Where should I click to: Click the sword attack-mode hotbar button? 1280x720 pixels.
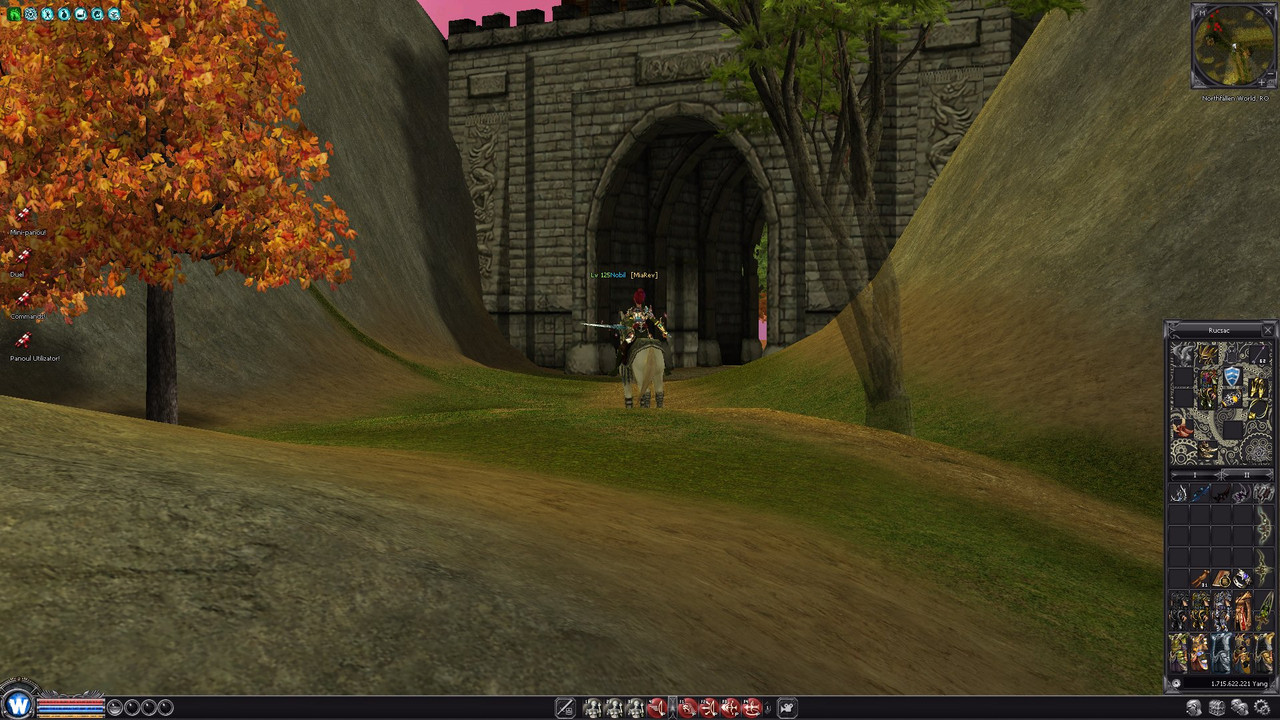(x=565, y=708)
